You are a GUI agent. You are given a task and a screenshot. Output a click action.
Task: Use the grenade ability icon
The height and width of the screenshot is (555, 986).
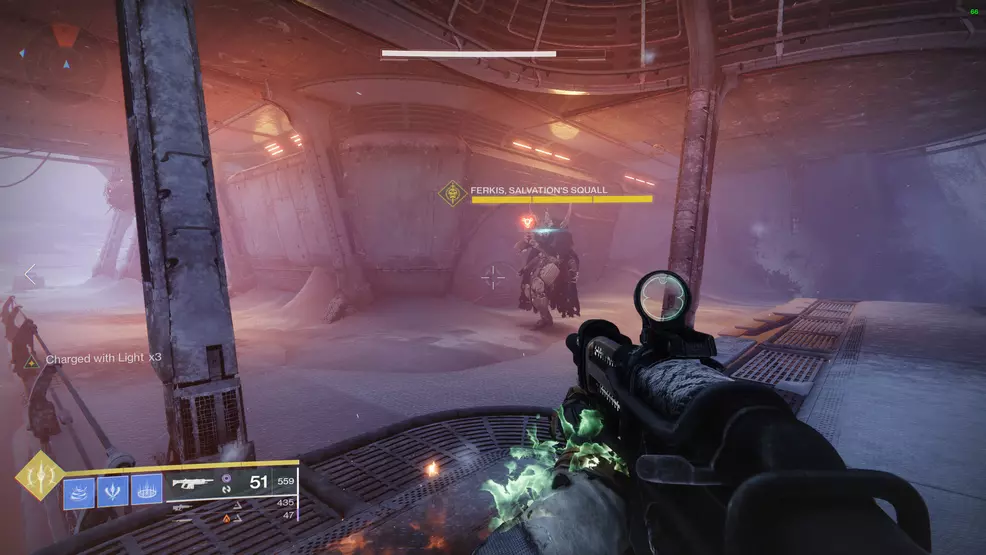tap(80, 490)
